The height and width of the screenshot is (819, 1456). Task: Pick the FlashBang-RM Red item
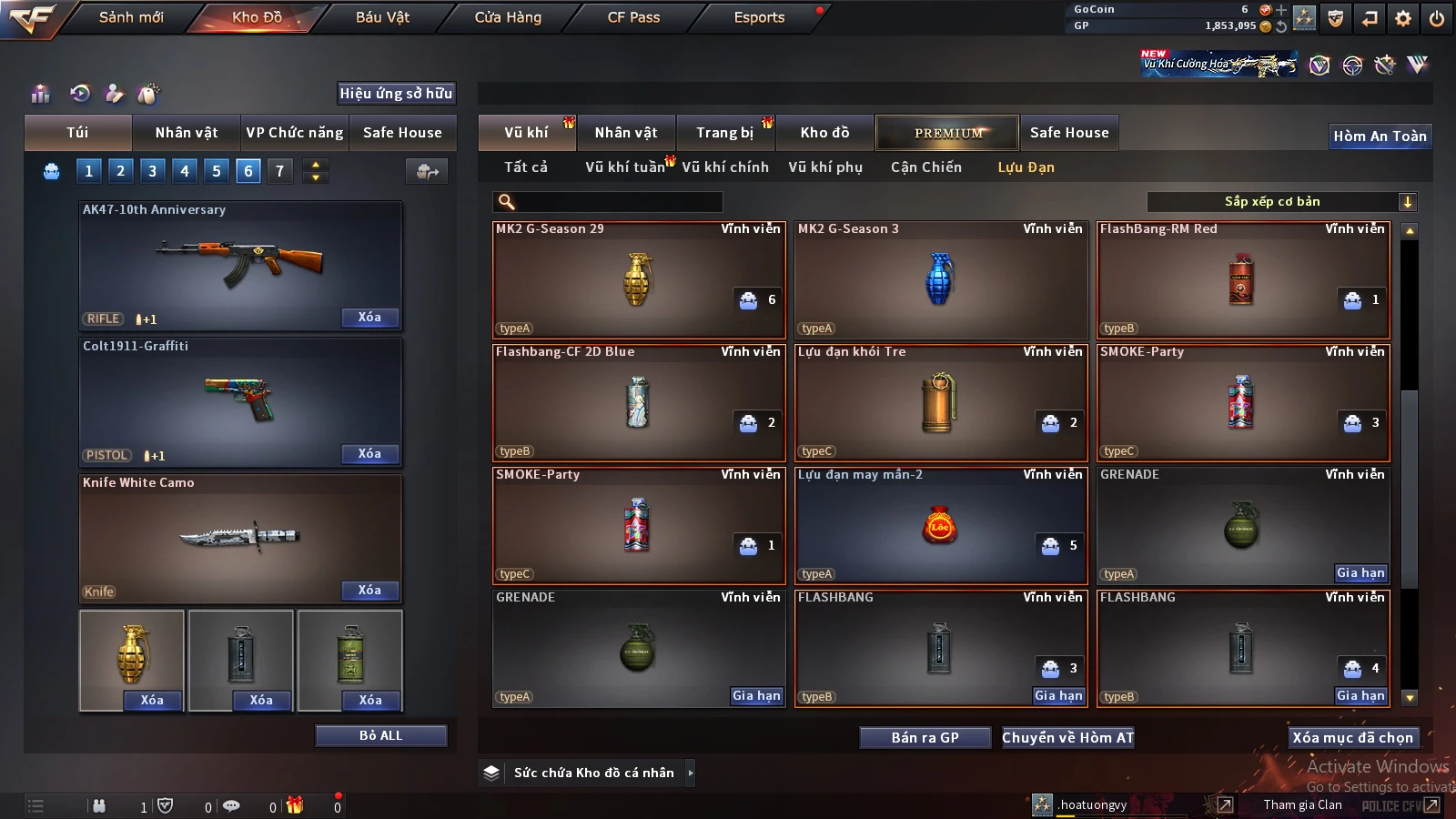click(x=1242, y=280)
